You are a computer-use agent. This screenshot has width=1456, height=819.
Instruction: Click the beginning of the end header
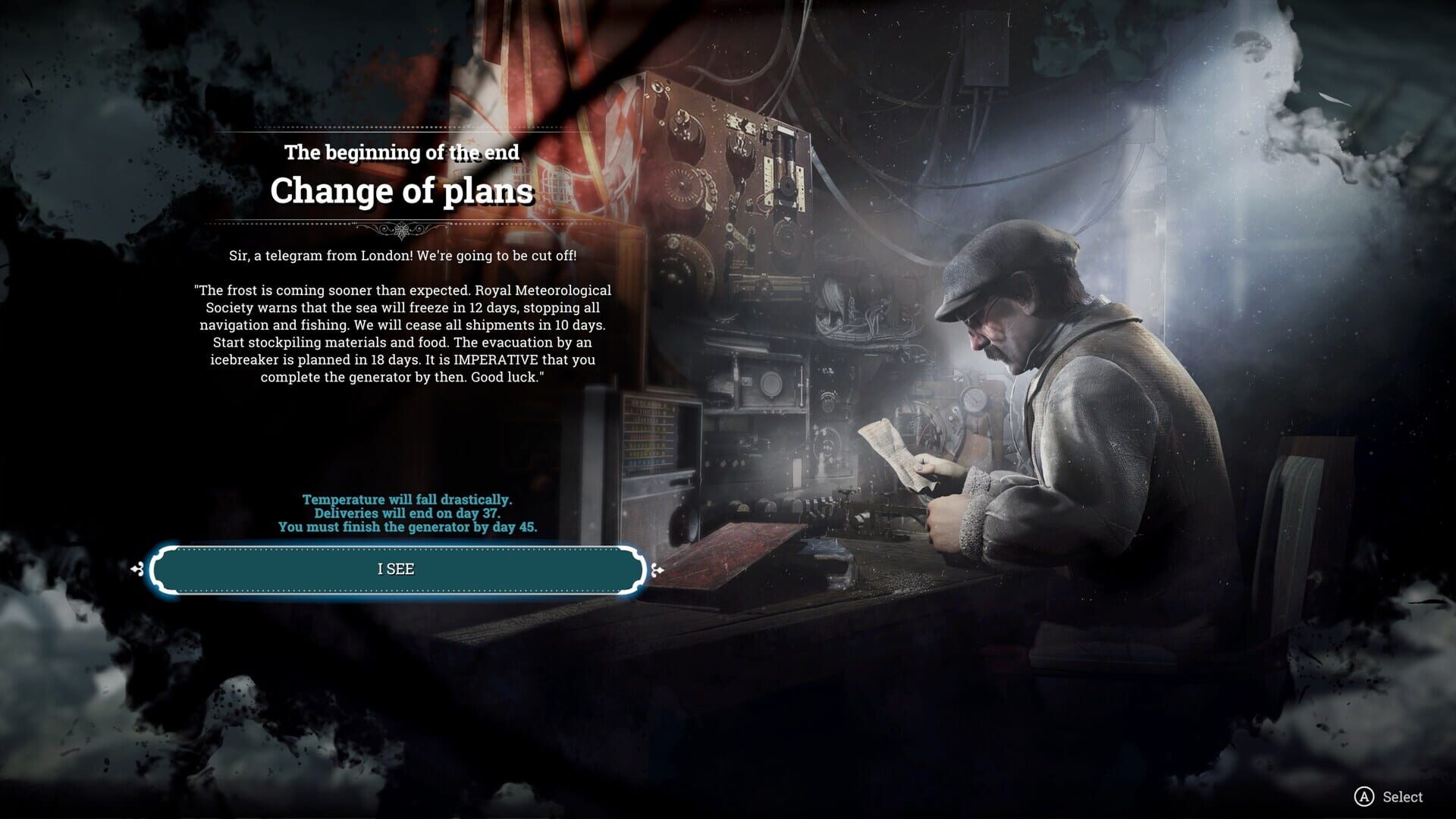(401, 152)
